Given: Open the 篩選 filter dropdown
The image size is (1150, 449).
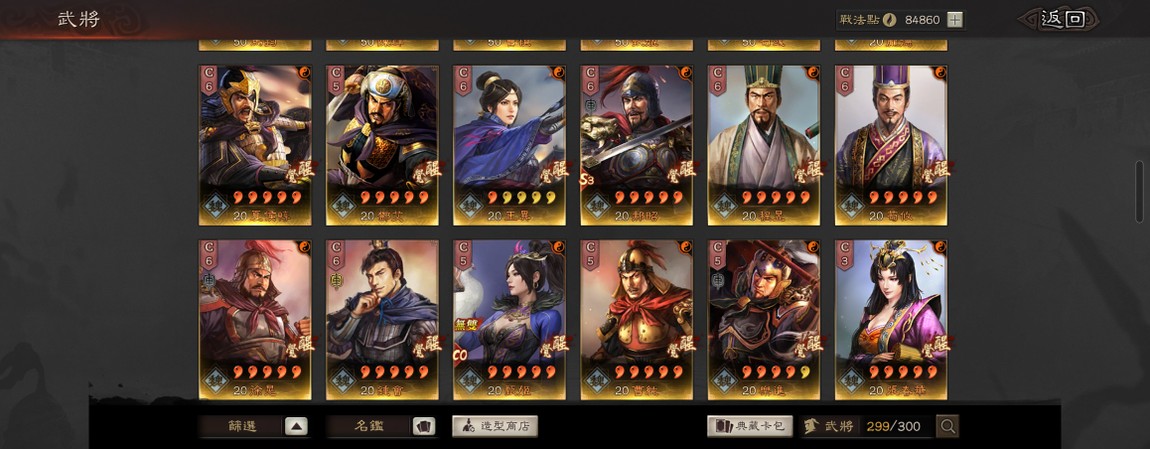Looking at the screenshot, I should (x=253, y=426).
